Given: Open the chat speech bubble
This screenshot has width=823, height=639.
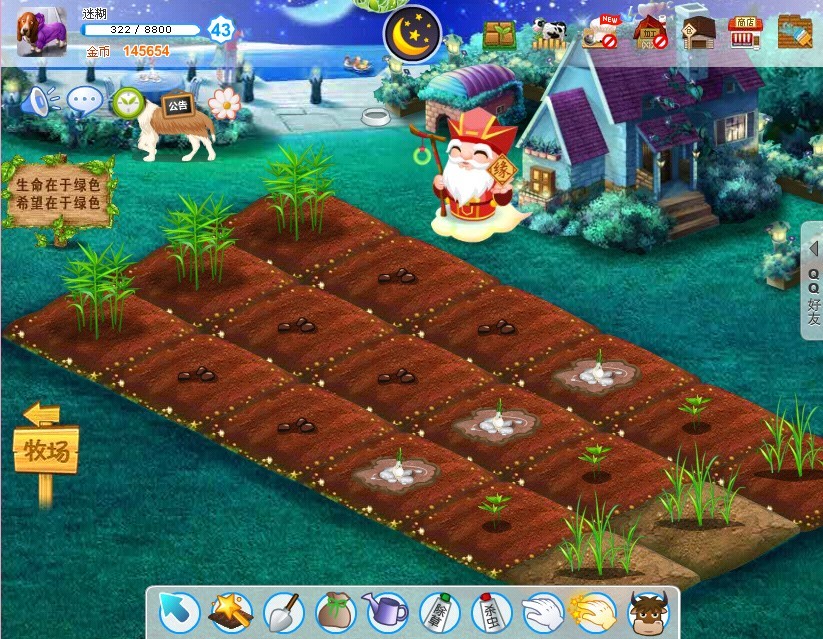Looking at the screenshot, I should (x=84, y=100).
